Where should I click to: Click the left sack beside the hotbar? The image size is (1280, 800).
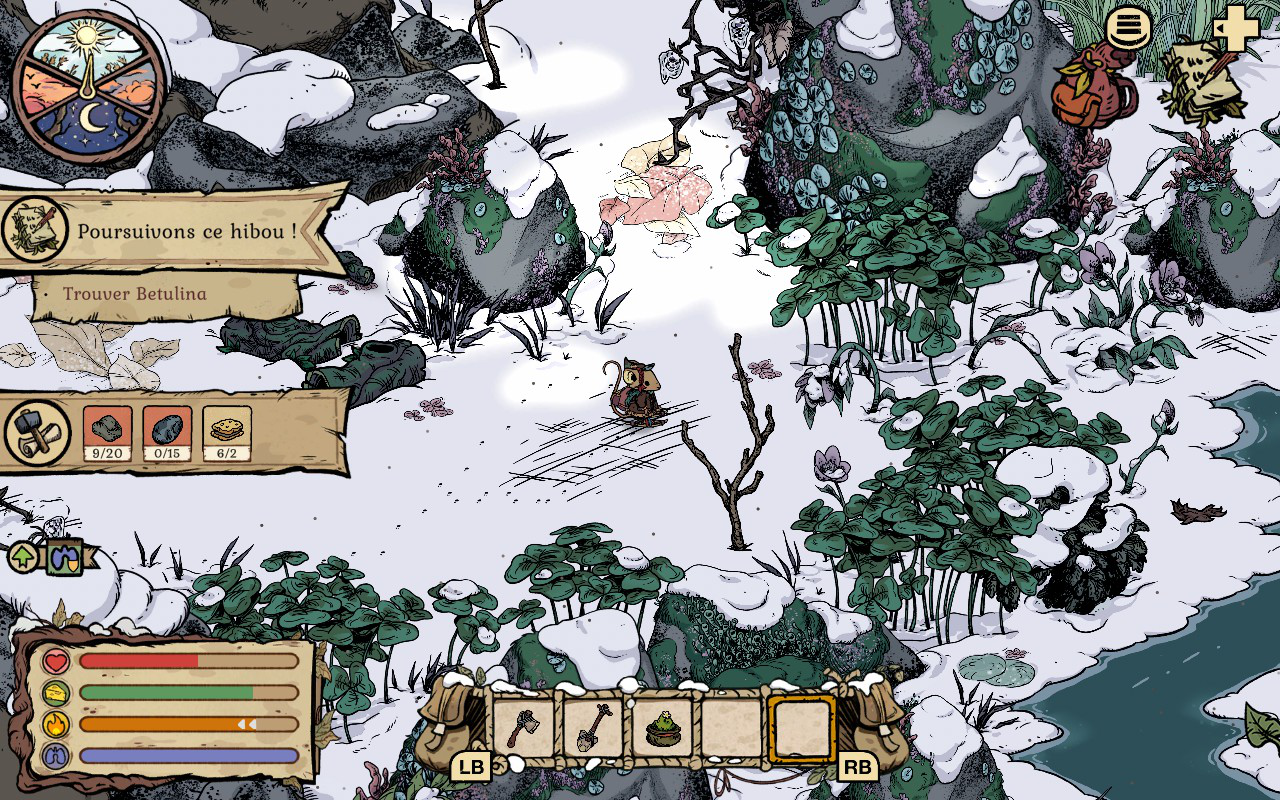[452, 722]
